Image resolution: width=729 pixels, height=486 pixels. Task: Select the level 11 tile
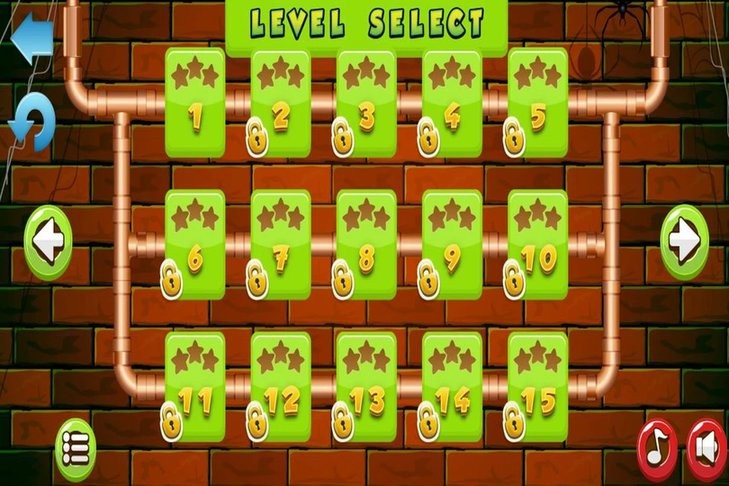point(194,386)
